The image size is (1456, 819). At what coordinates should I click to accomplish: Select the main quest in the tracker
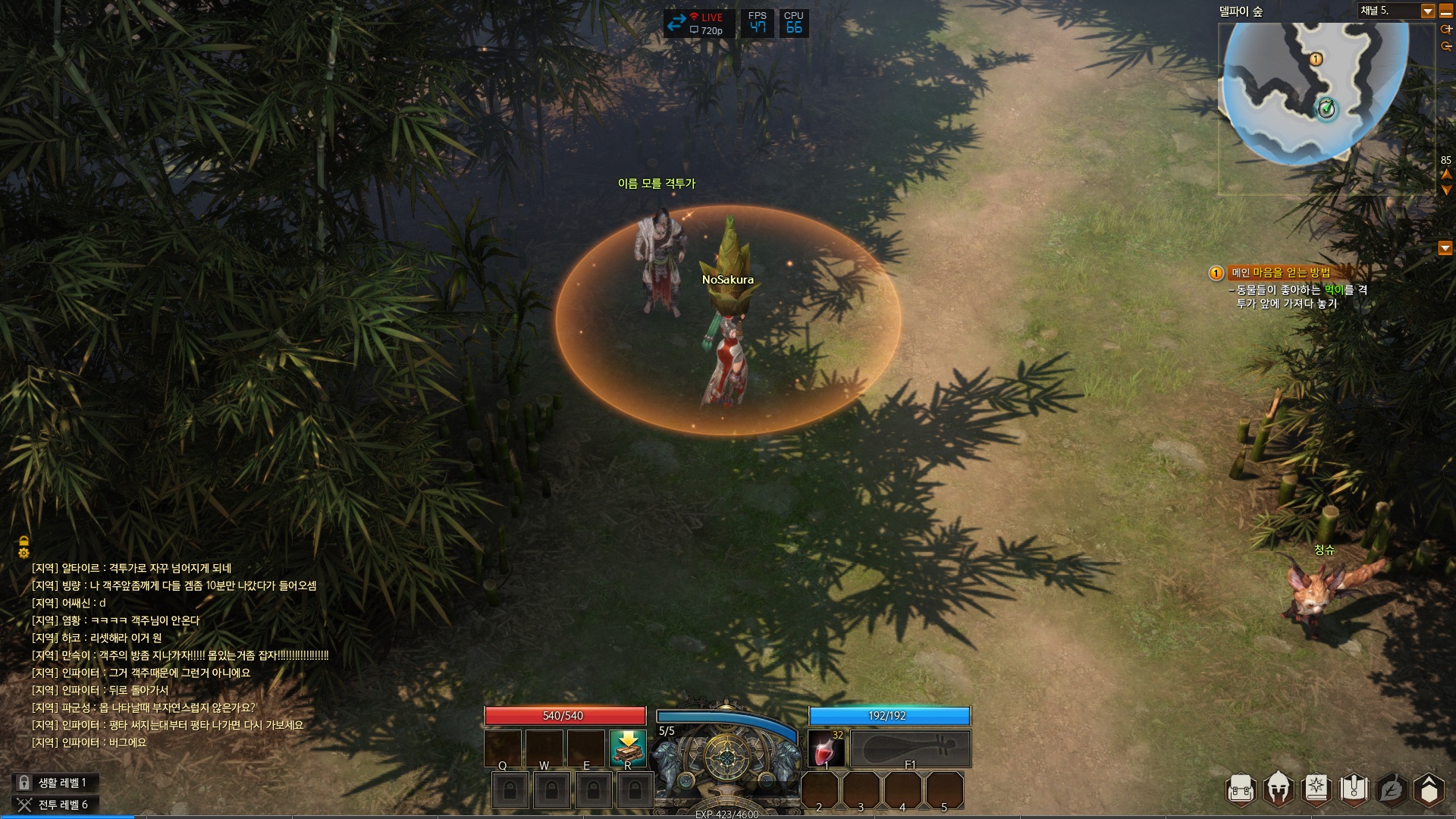point(1280,273)
